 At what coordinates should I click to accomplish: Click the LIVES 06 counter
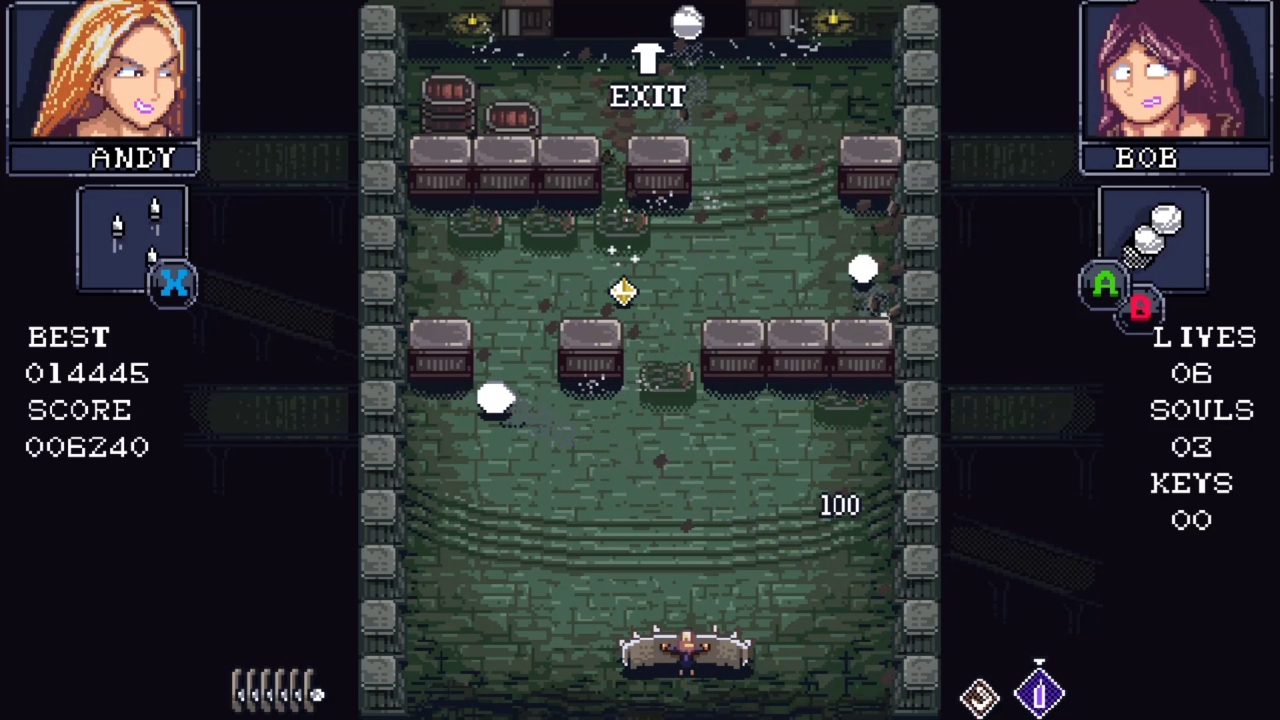pyautogui.click(x=1190, y=373)
